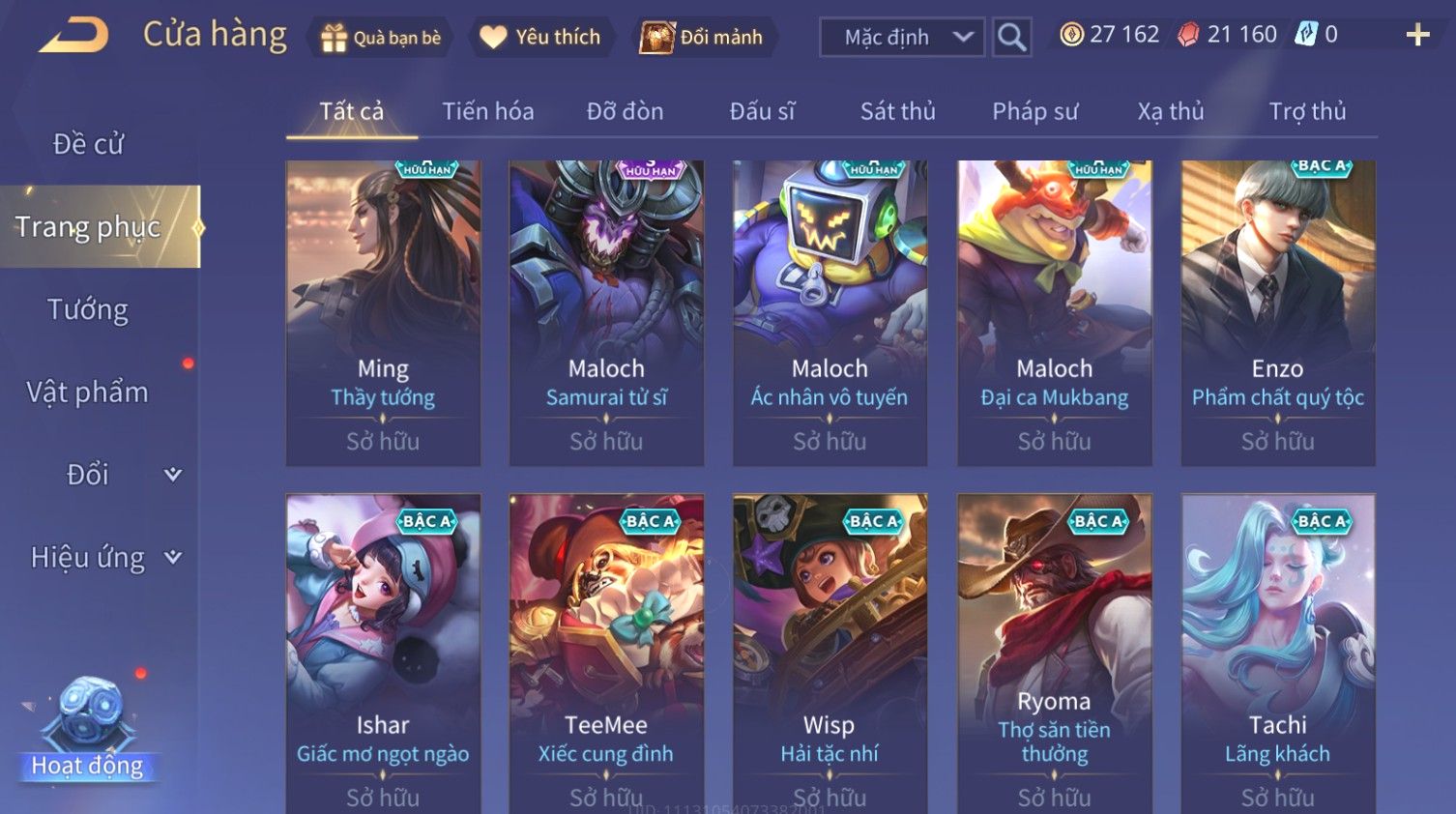This screenshot has width=1456, height=814.
Task: Open the Yêu thích favorites list
Action: click(541, 38)
